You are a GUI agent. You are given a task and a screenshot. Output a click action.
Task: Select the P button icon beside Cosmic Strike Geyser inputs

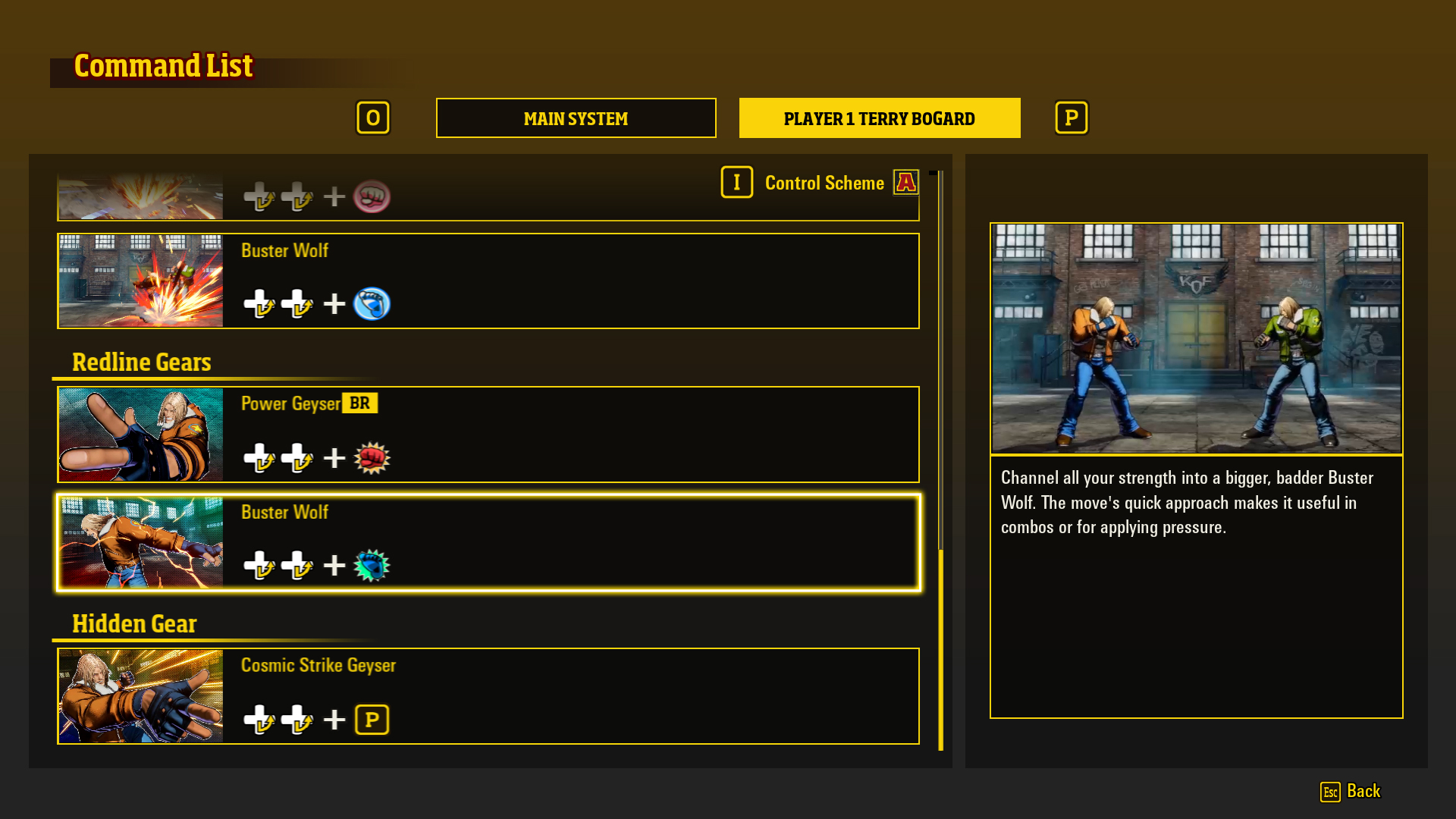372,719
